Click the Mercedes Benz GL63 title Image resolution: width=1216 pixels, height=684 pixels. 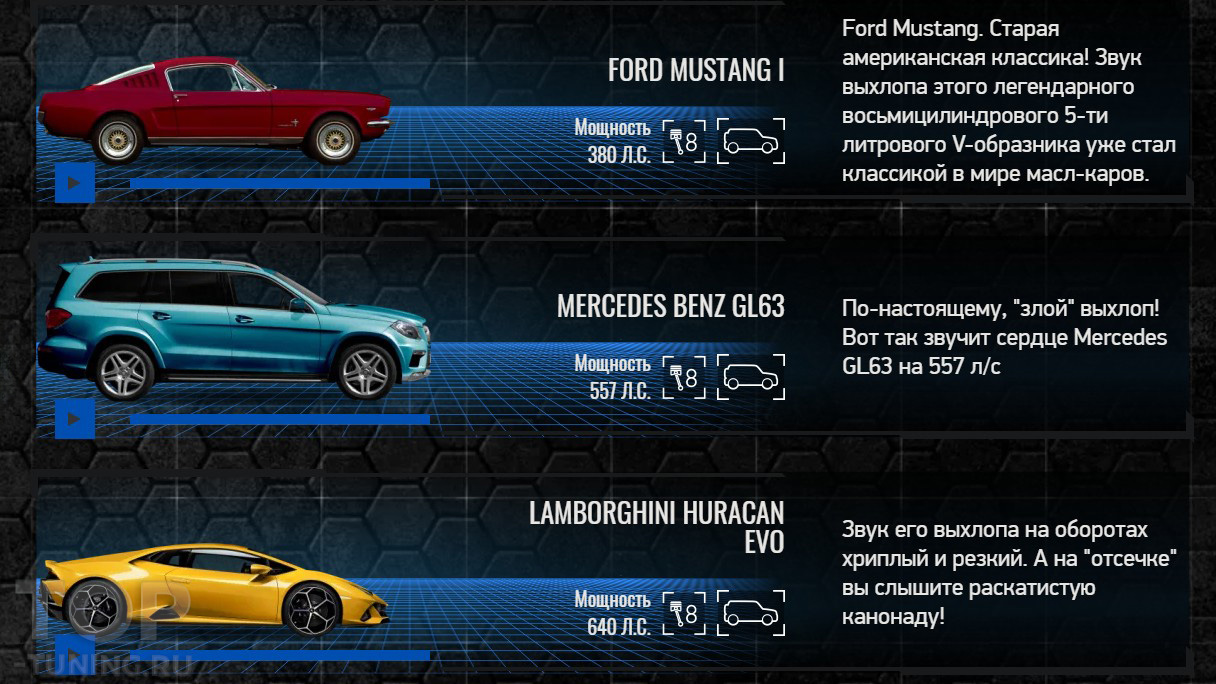pyautogui.click(x=670, y=306)
